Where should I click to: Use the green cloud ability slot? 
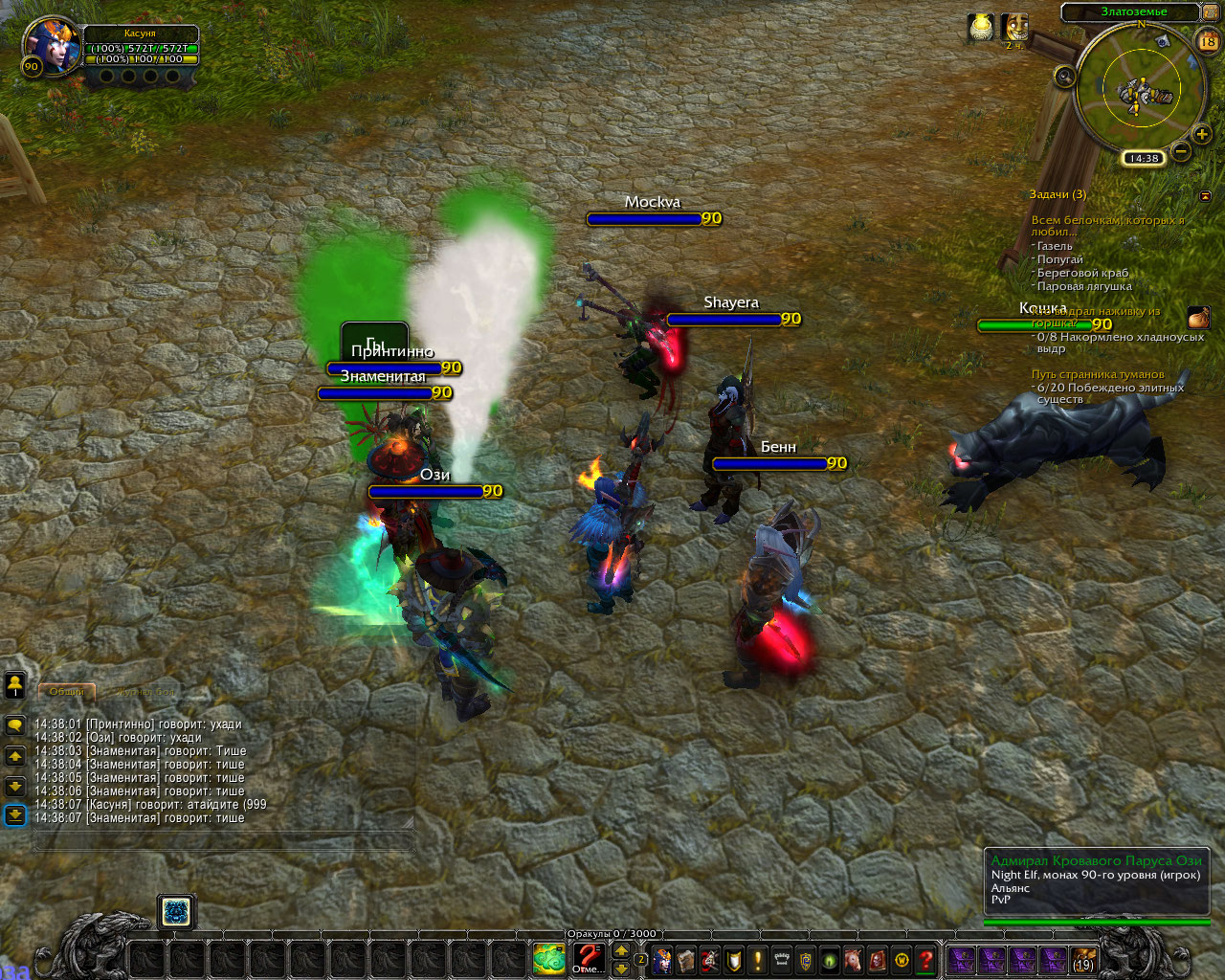549,958
